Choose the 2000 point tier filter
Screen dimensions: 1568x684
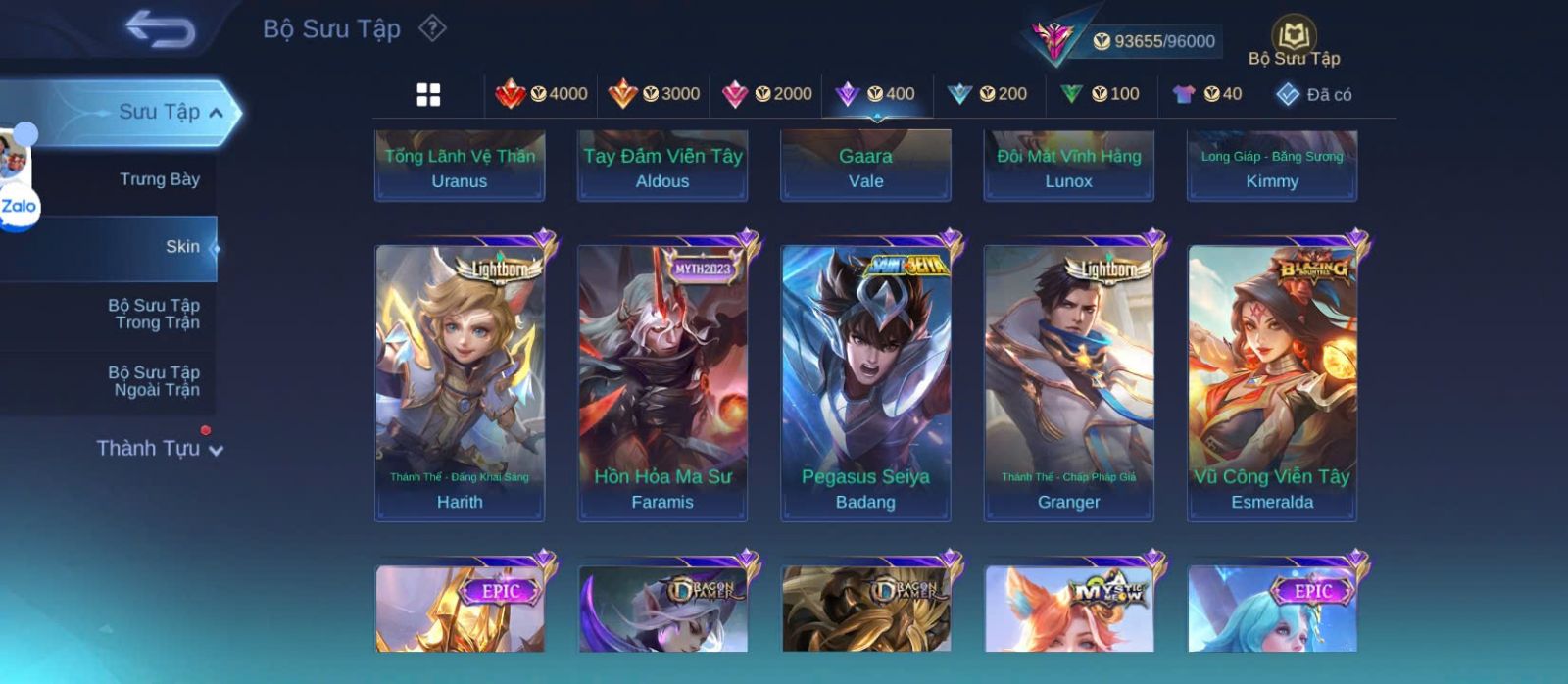click(766, 94)
